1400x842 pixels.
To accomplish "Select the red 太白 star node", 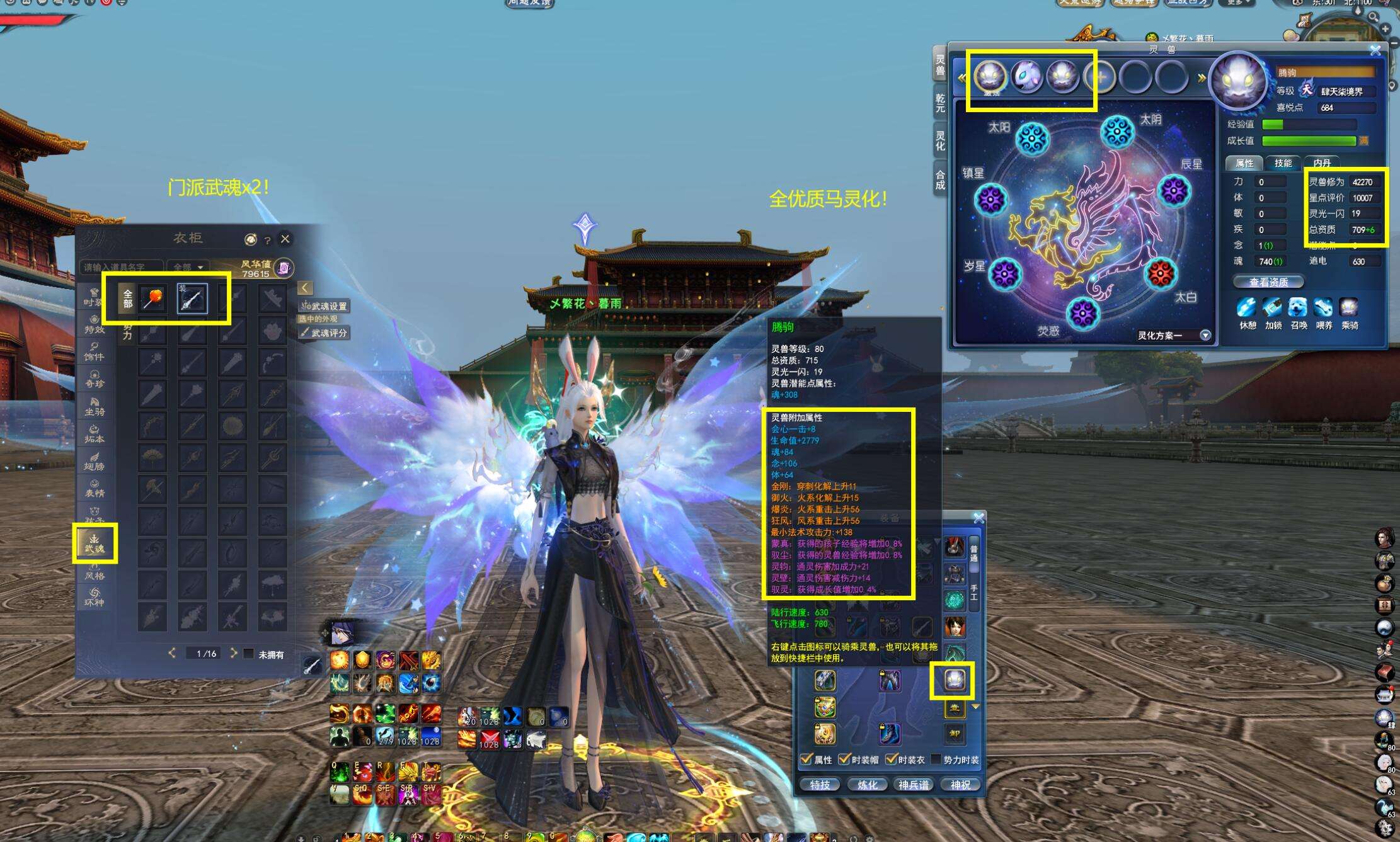I will point(1161,274).
